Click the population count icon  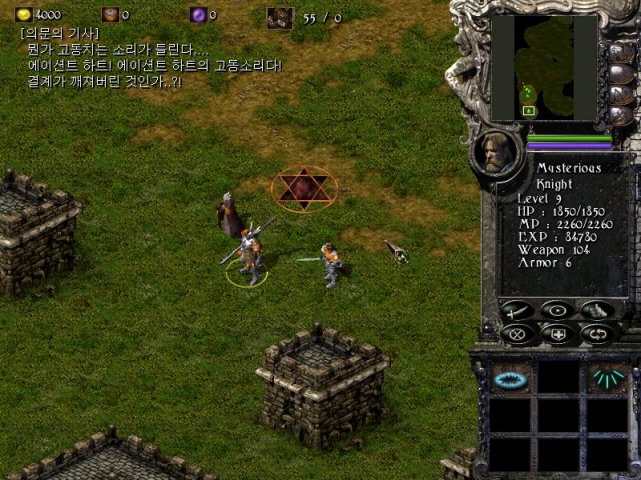tap(279, 17)
